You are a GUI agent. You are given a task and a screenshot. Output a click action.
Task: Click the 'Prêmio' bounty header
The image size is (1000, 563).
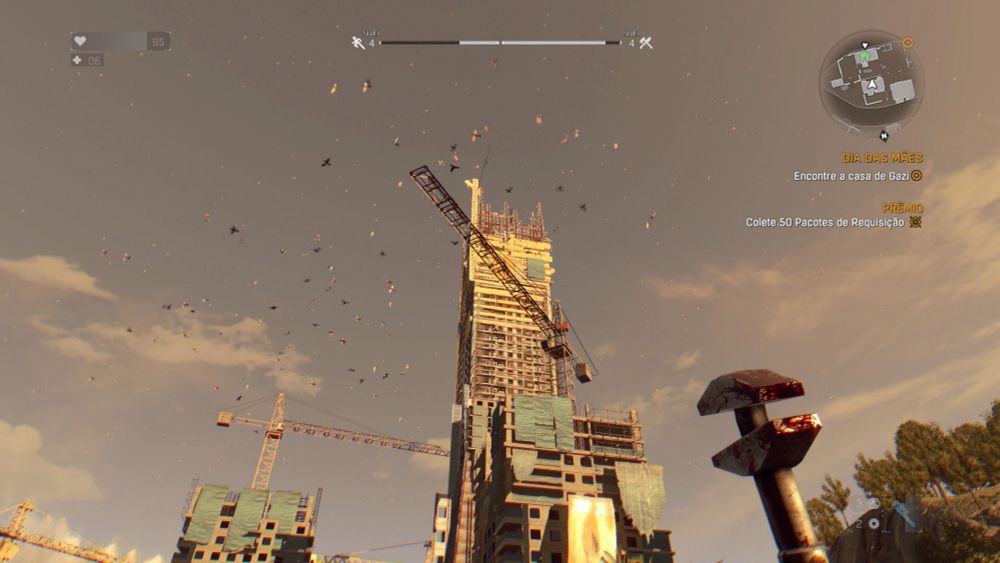pos(902,207)
